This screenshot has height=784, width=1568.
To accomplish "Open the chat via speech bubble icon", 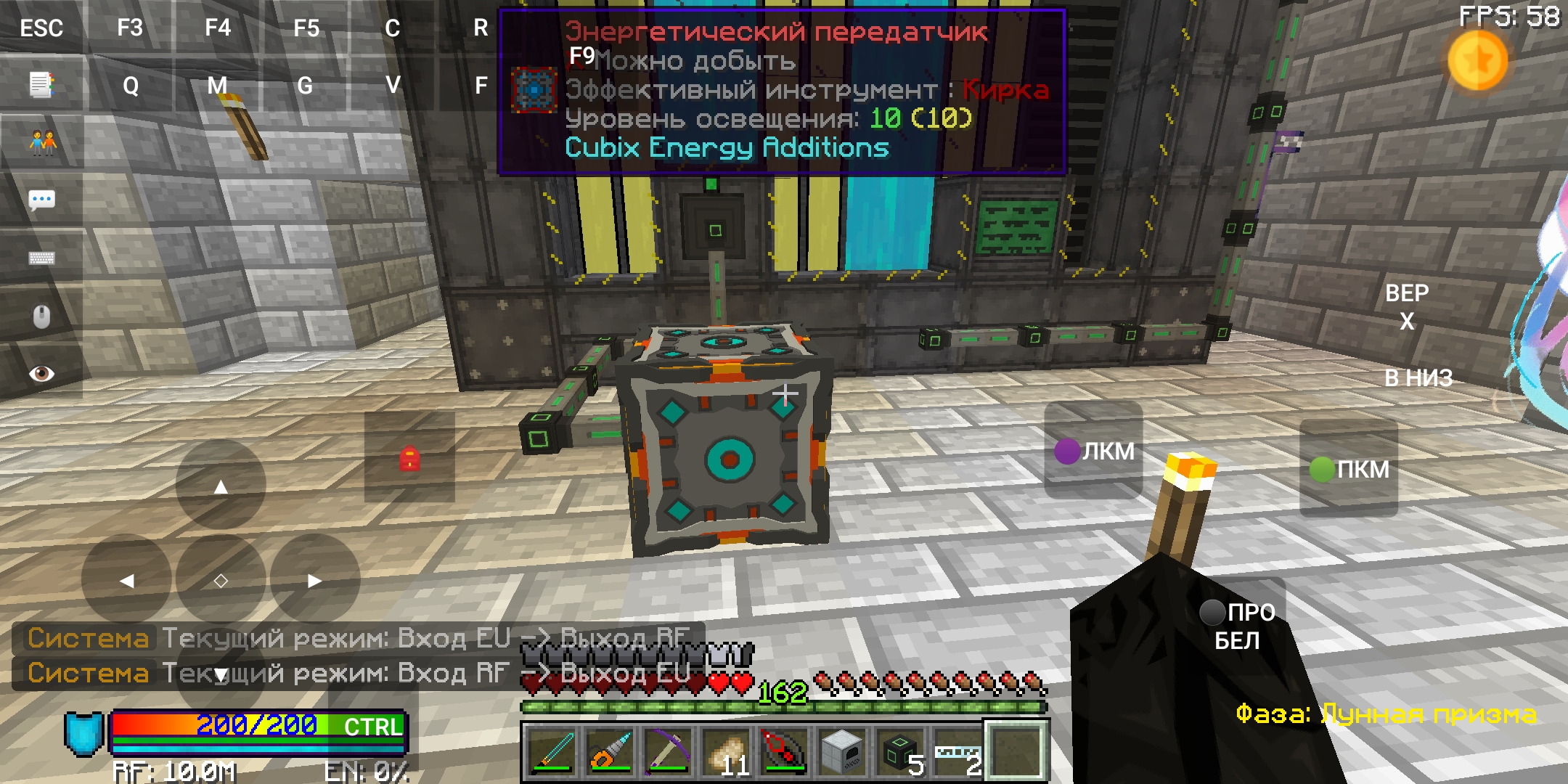I will click(41, 200).
